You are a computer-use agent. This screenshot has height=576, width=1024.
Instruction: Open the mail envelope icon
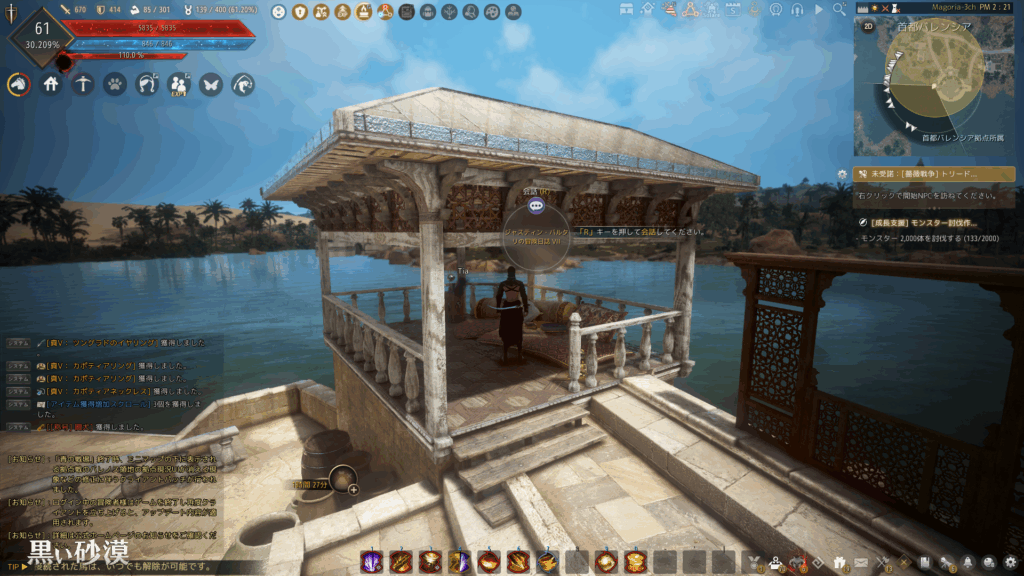pos(862,562)
